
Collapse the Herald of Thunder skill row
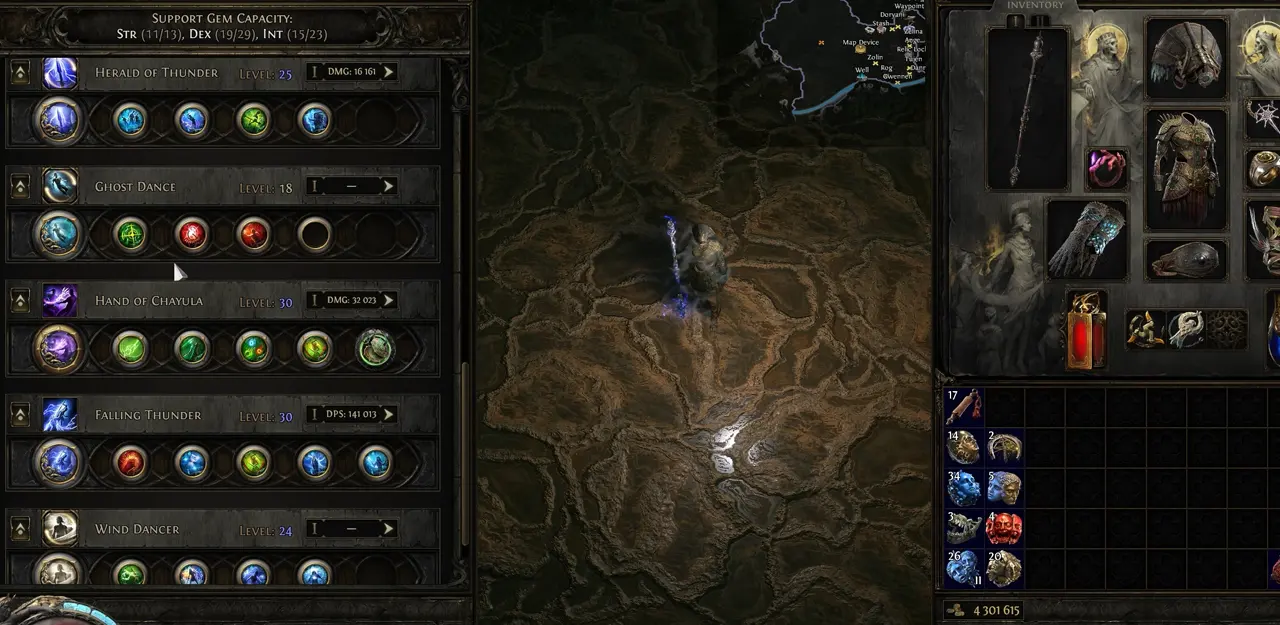pos(19,73)
